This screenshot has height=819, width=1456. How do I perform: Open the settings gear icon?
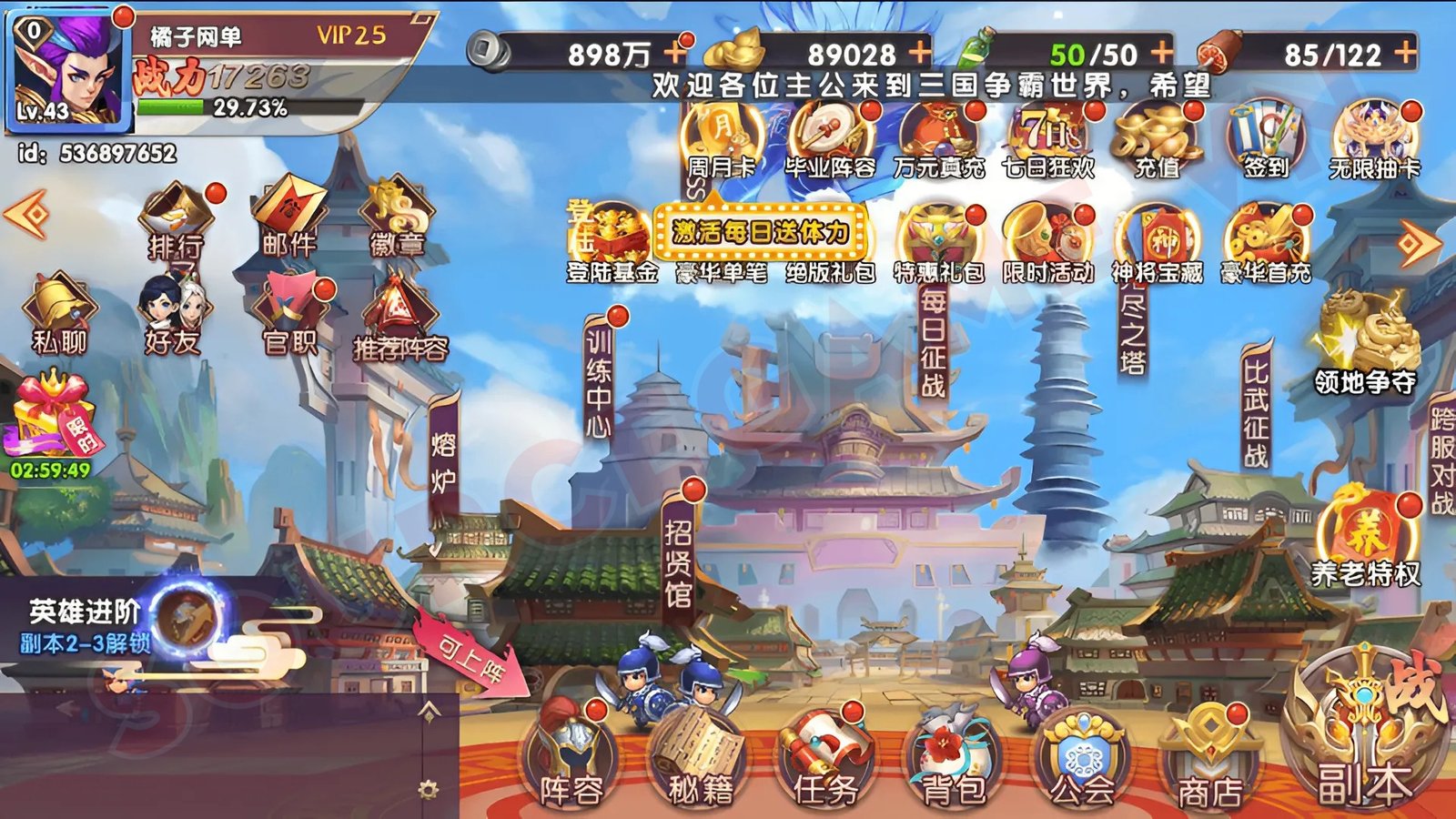pyautogui.click(x=429, y=789)
